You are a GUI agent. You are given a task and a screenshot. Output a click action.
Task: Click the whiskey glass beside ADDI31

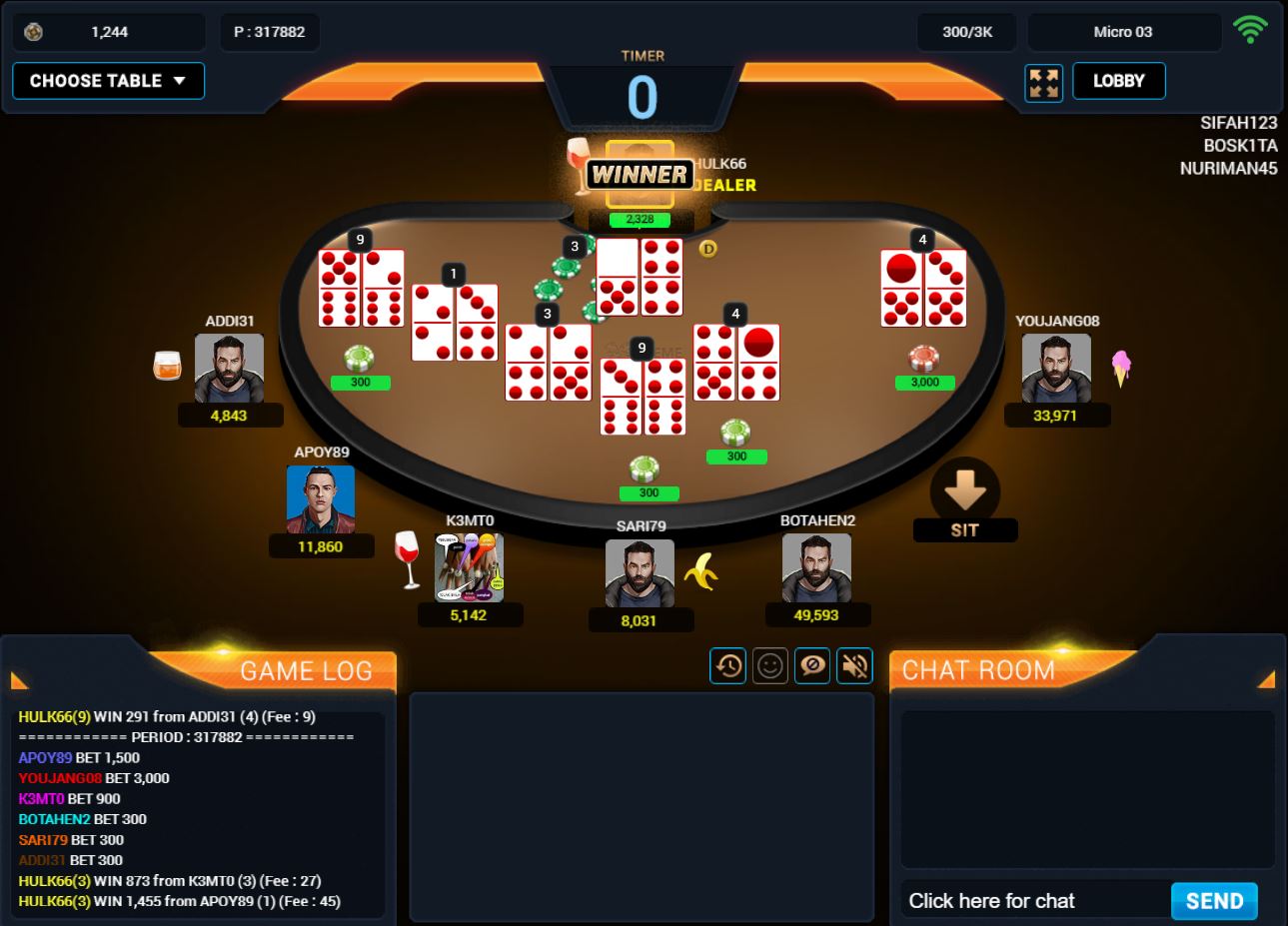tap(167, 364)
